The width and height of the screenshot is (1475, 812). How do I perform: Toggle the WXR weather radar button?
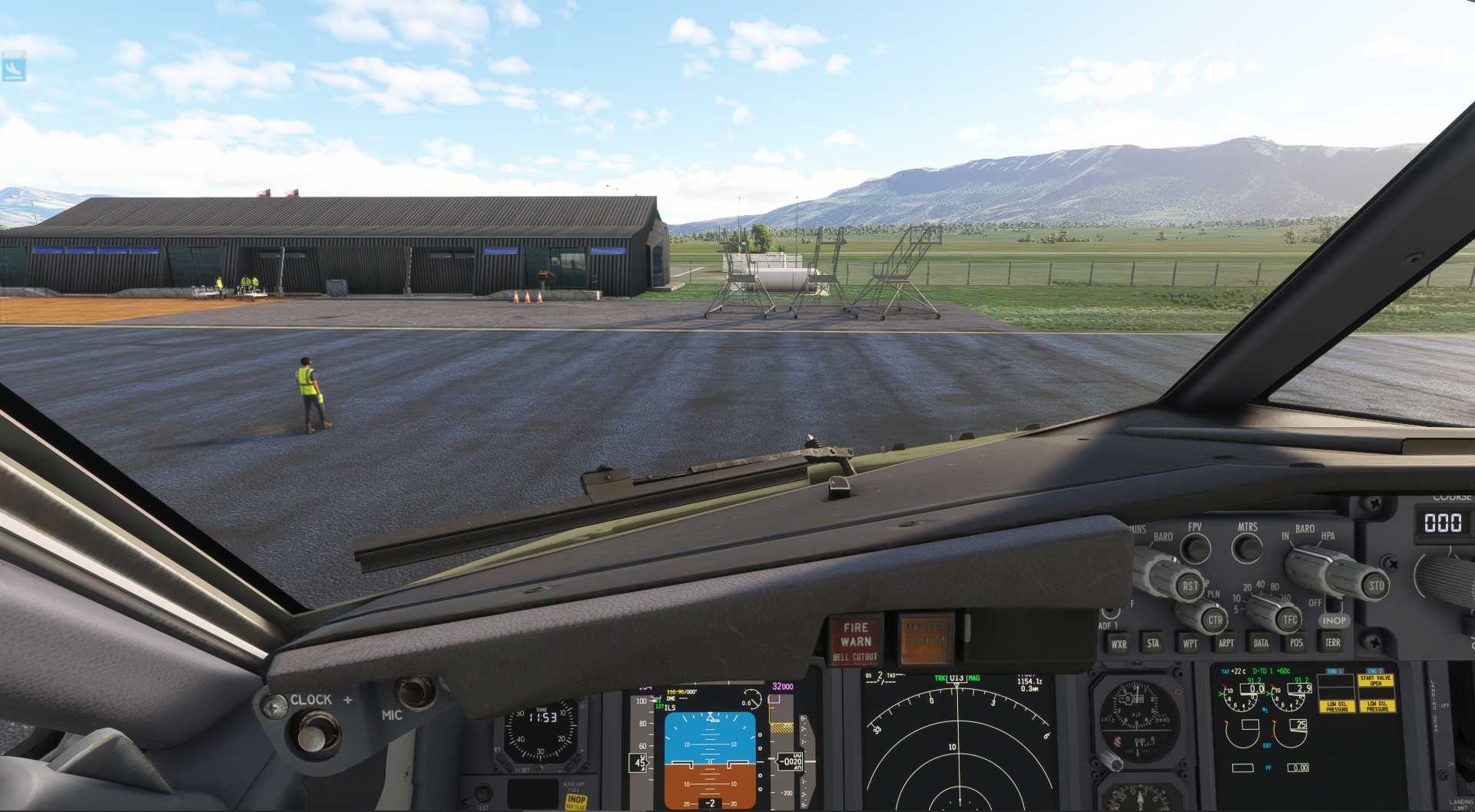[1119, 645]
